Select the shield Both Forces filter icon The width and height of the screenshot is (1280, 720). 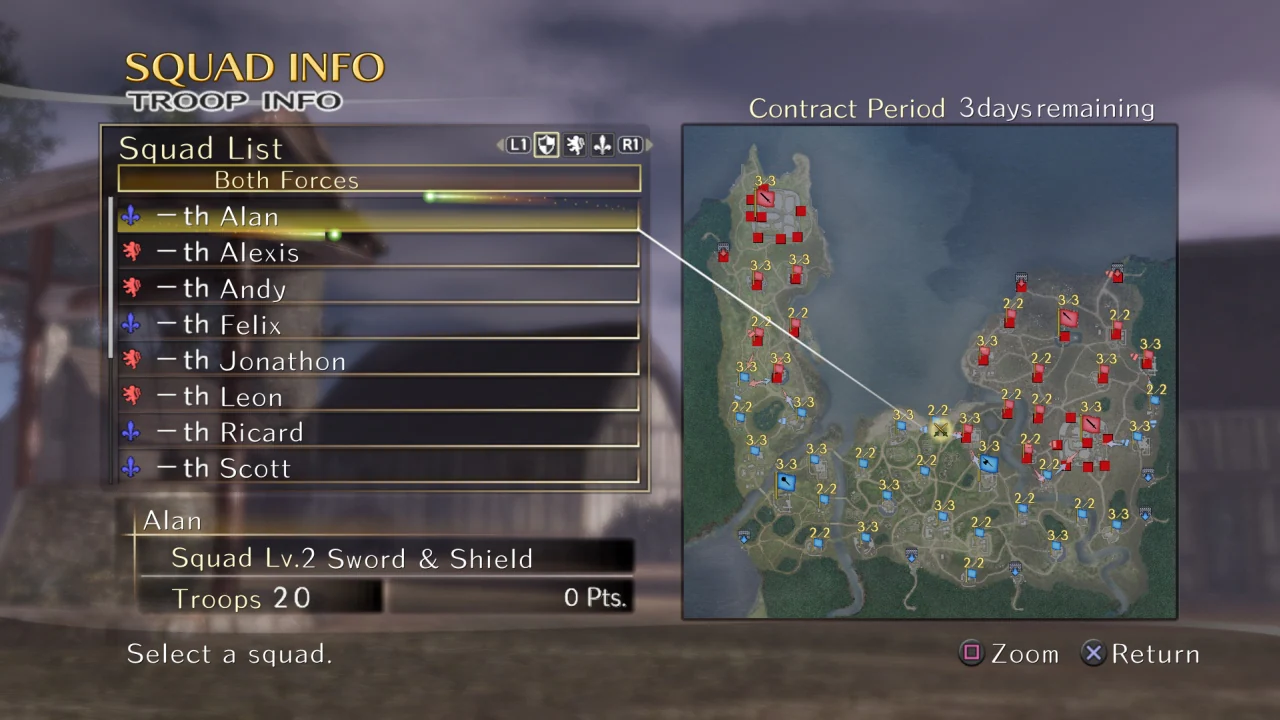pos(546,145)
